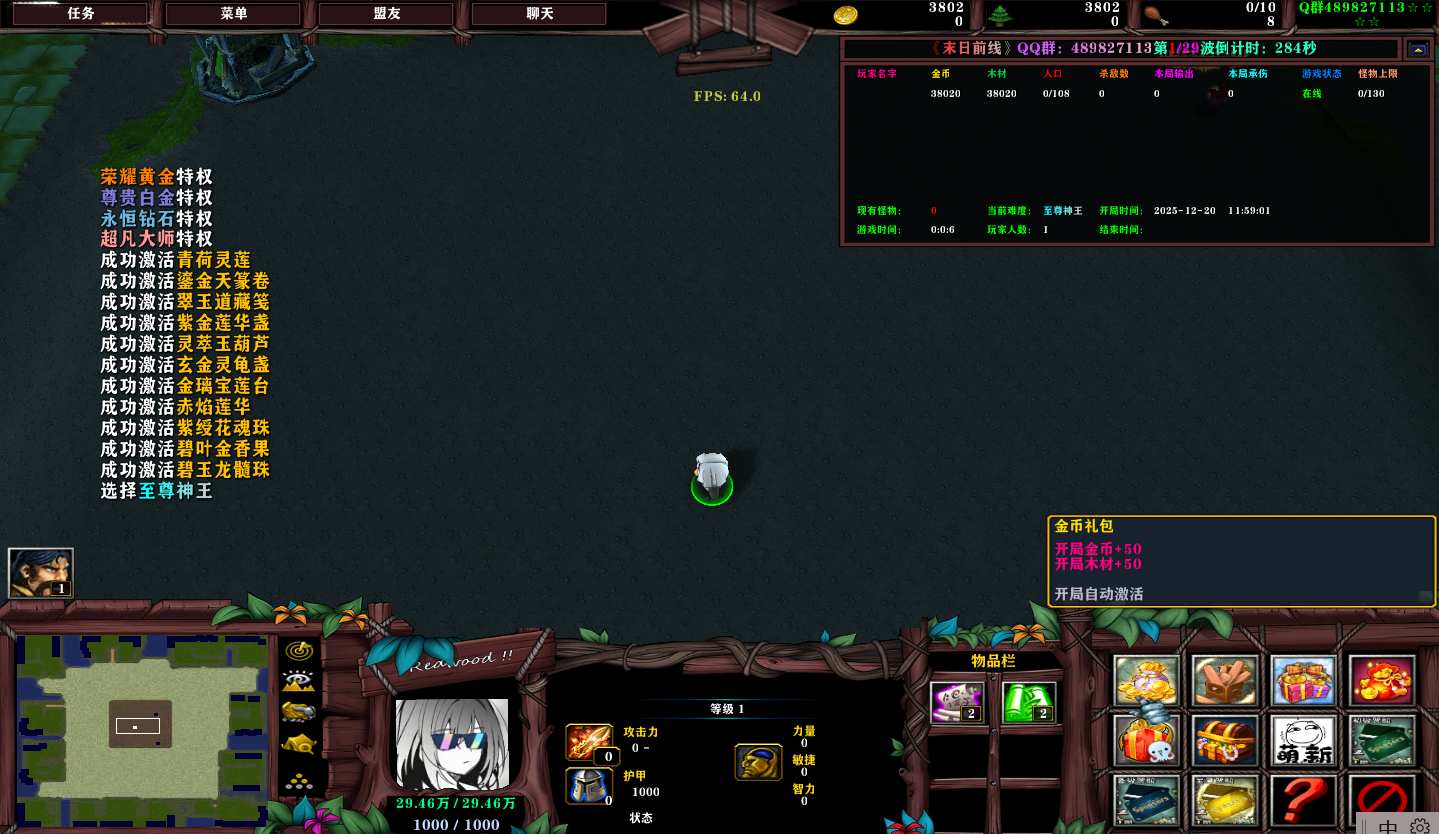This screenshot has height=834, width=1439.
Task: Activate the minimap signal ping button
Action: pyautogui.click(x=299, y=650)
